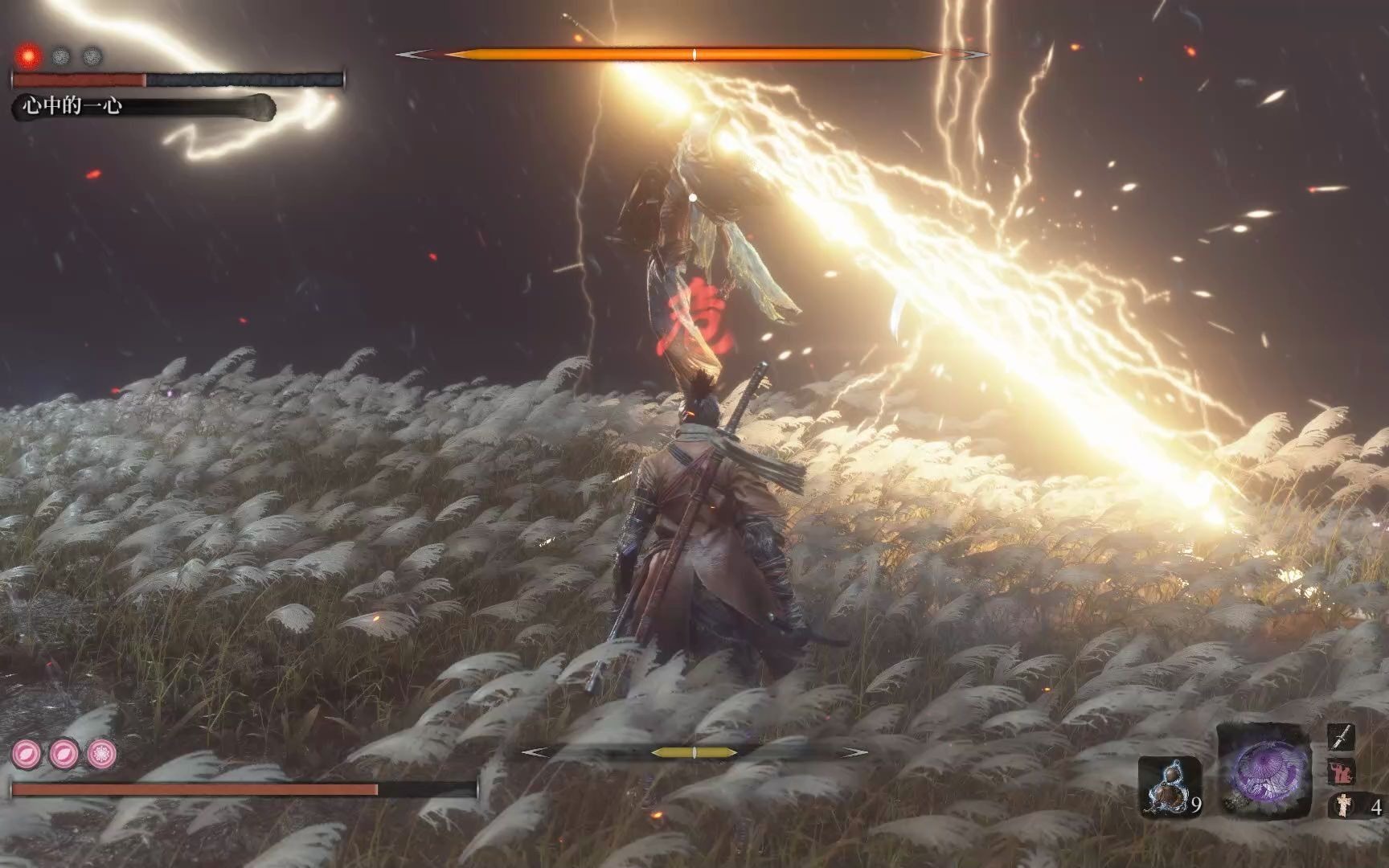Image resolution: width=1389 pixels, height=868 pixels.
Task: Use the Healing Gourd item slot
Action: (1170, 788)
